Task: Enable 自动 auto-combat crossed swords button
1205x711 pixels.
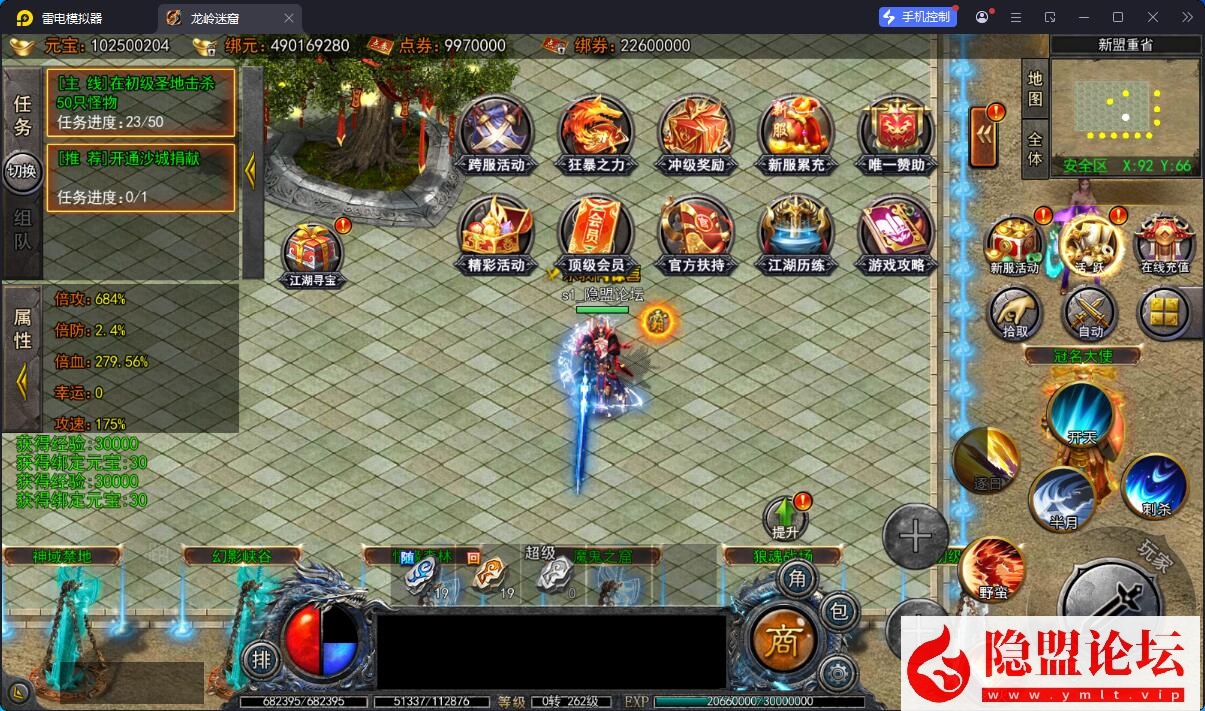Action: 1090,313
